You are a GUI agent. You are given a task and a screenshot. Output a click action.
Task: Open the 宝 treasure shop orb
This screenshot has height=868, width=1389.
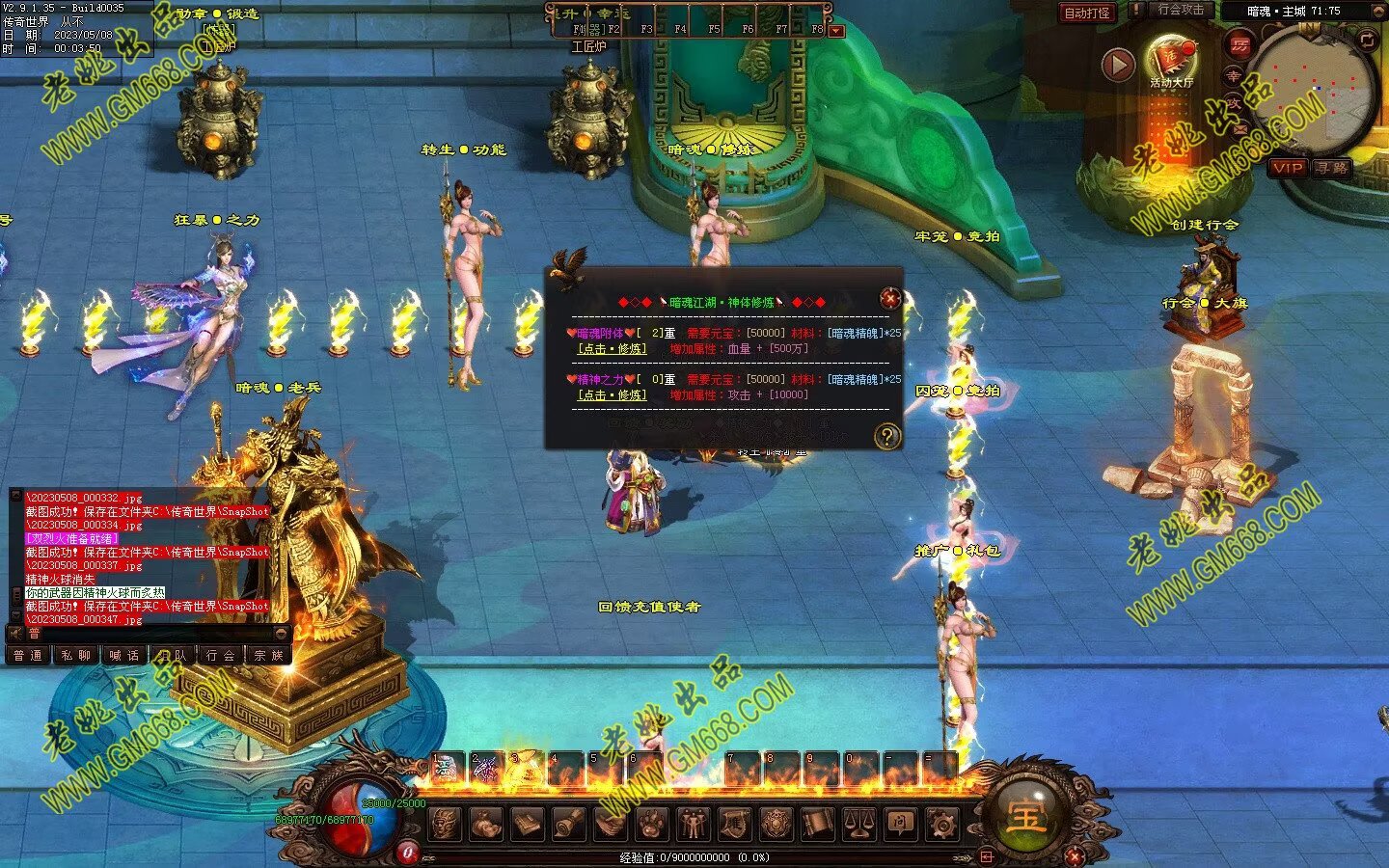pyautogui.click(x=1025, y=817)
